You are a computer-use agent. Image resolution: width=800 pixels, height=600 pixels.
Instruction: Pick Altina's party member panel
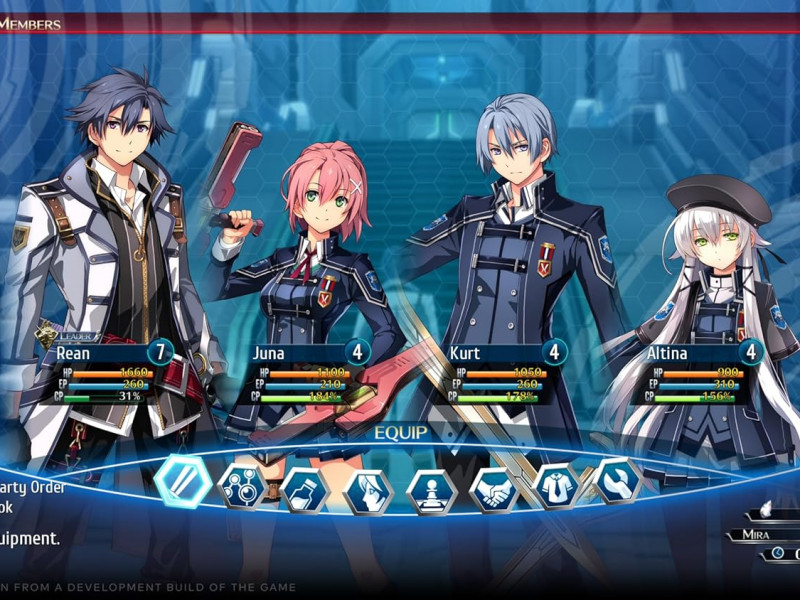point(700,353)
